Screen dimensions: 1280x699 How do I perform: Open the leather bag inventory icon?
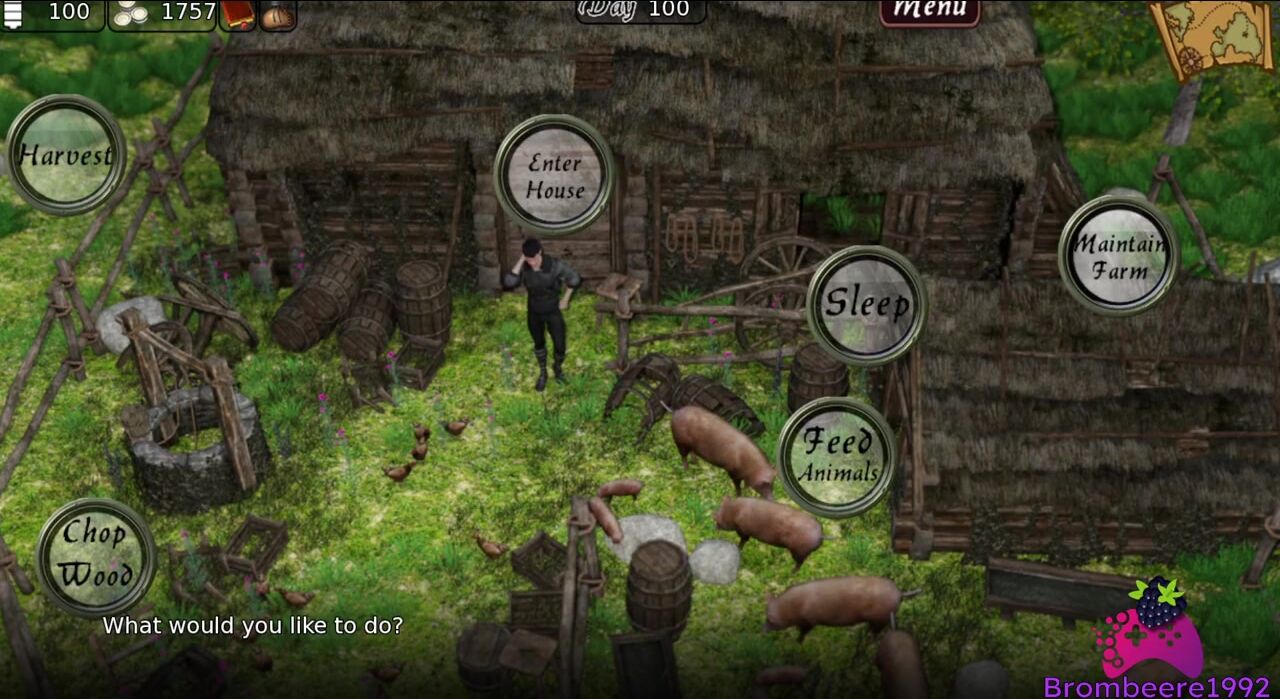tap(278, 15)
